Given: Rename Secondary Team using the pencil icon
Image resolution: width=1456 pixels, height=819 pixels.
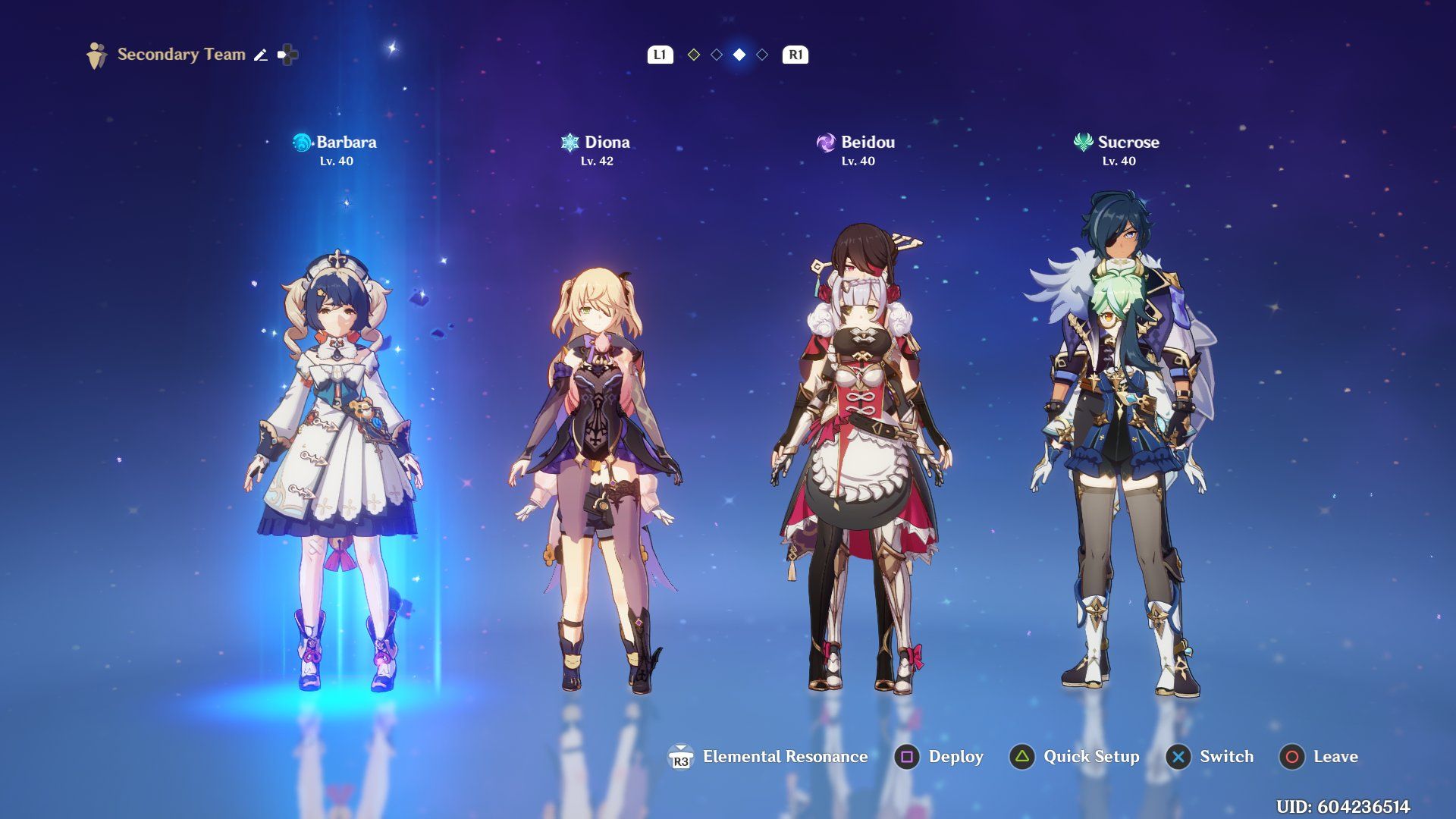Looking at the screenshot, I should pos(261,55).
